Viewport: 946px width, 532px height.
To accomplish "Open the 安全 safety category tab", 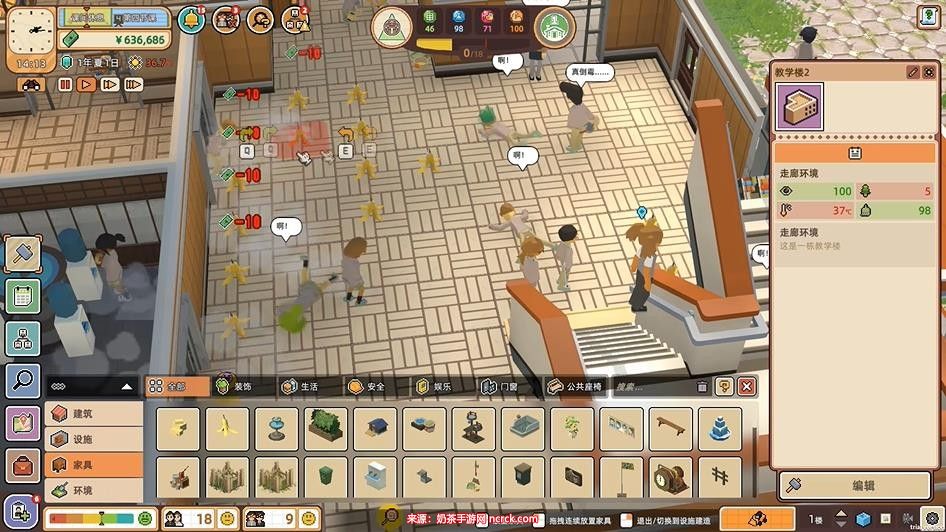I will click(x=366, y=386).
